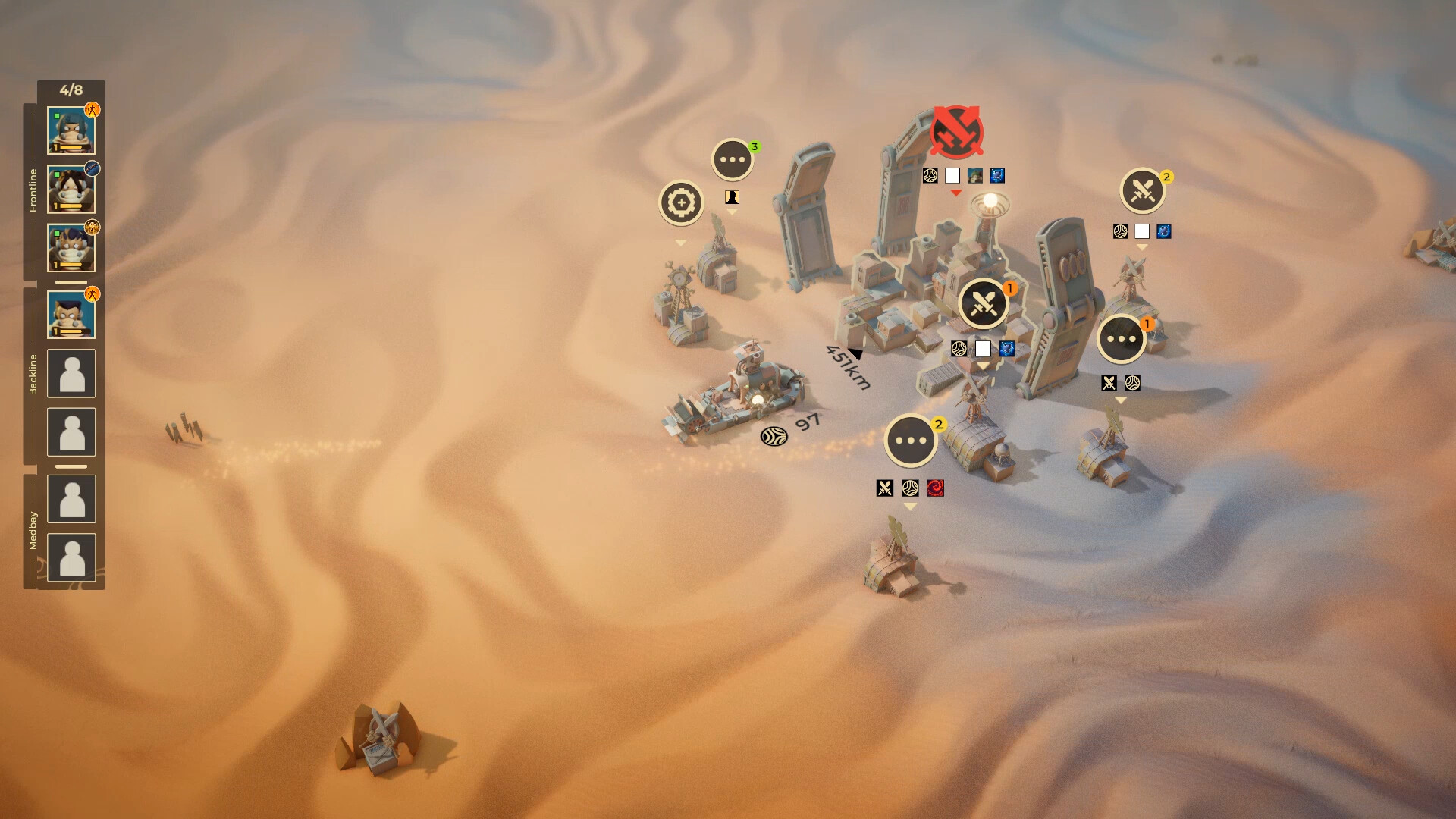Toggle the orange flame badge on the Backline character portrait

click(93, 296)
